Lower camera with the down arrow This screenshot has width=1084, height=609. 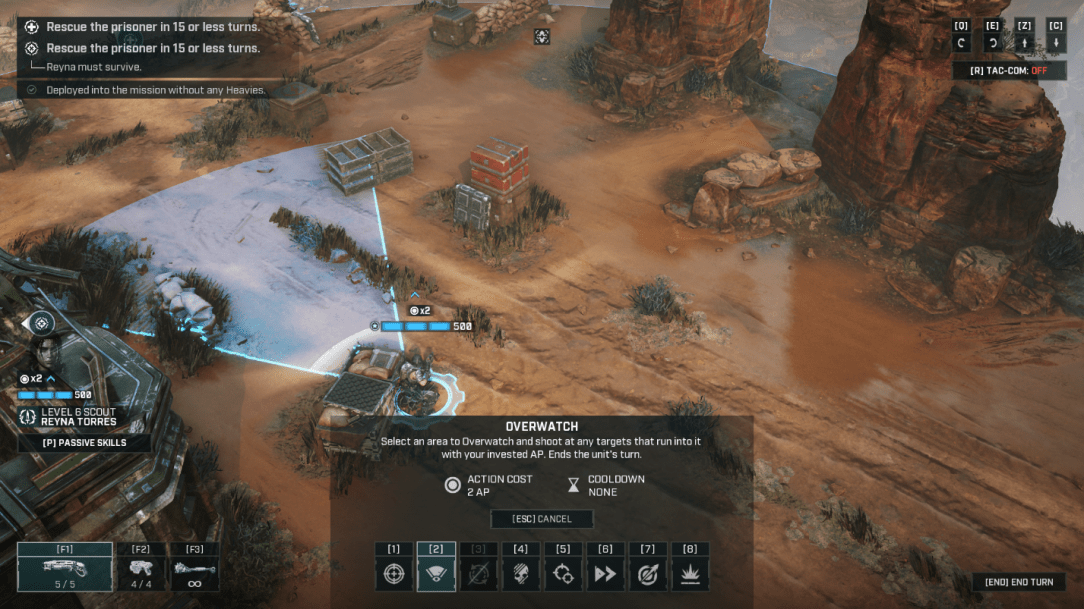pos(1055,44)
